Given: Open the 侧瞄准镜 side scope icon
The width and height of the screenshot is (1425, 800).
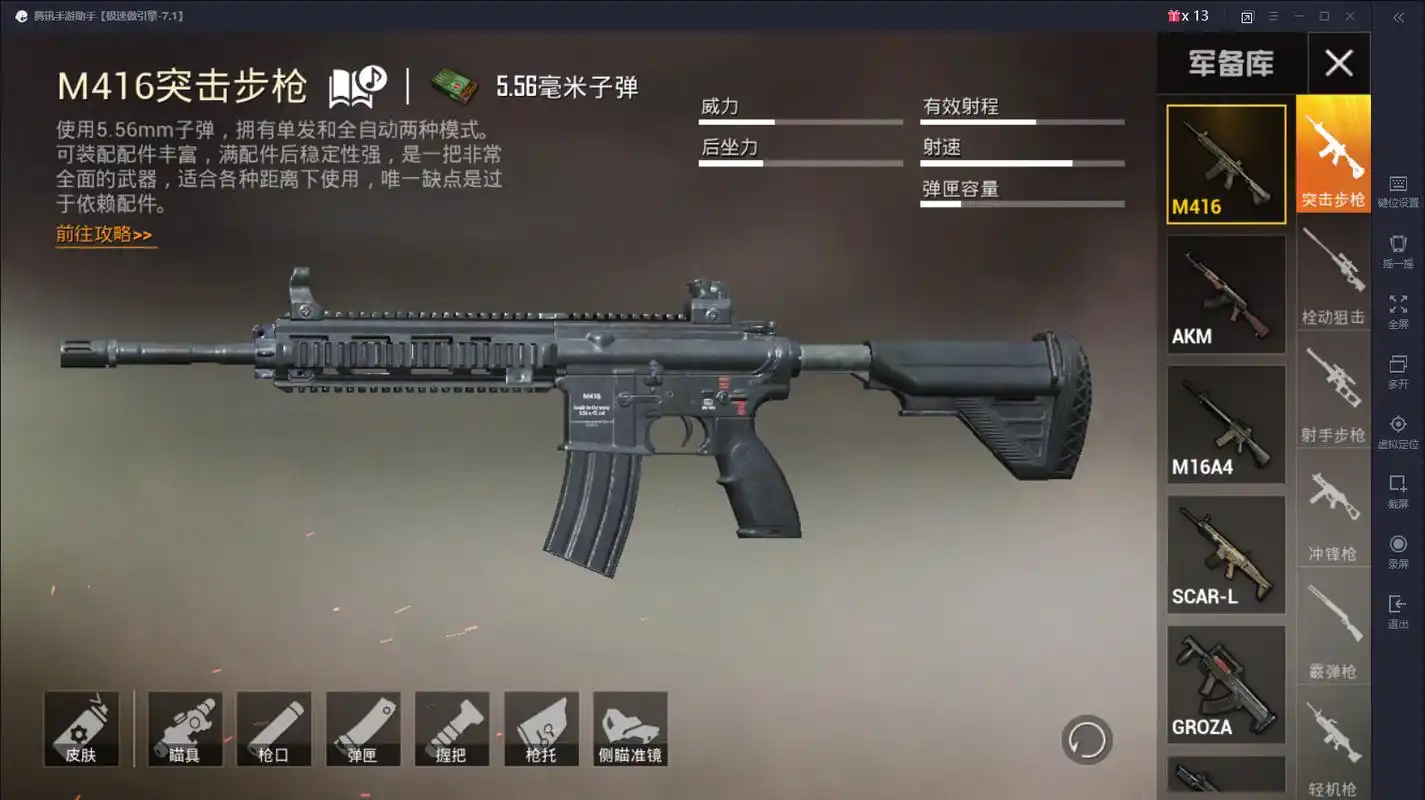Looking at the screenshot, I should pos(631,728).
